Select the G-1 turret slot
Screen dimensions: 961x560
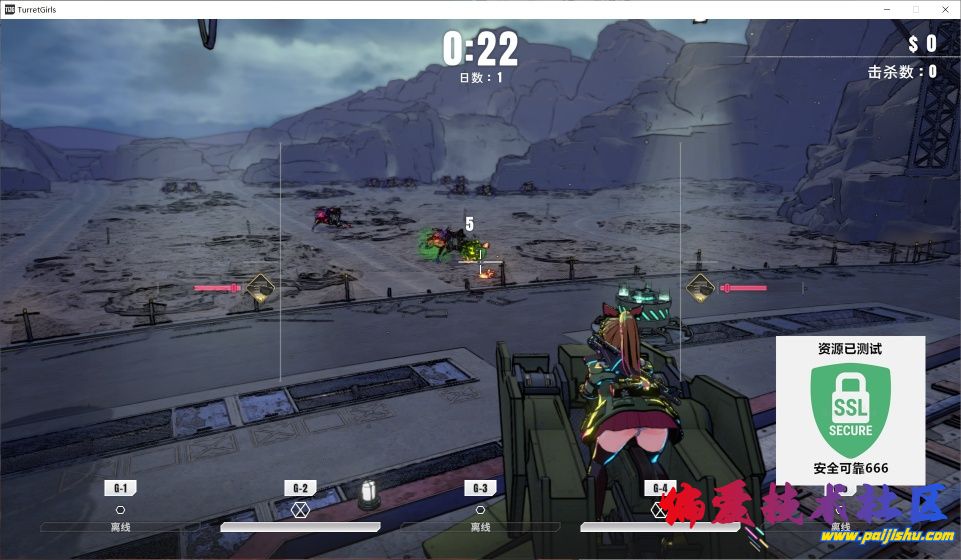120,489
